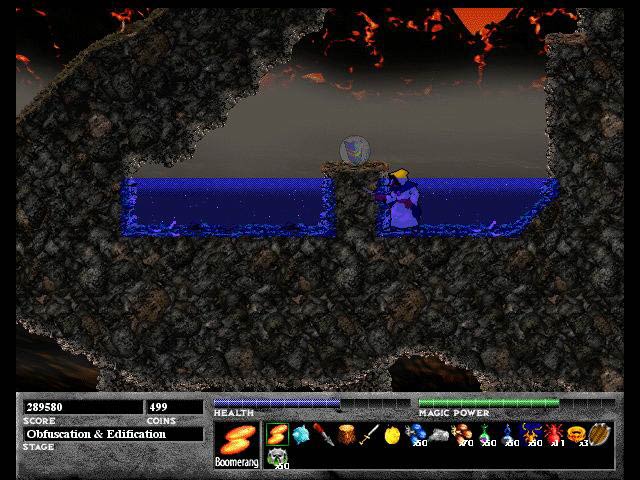Pick the gold ring item

(577, 435)
